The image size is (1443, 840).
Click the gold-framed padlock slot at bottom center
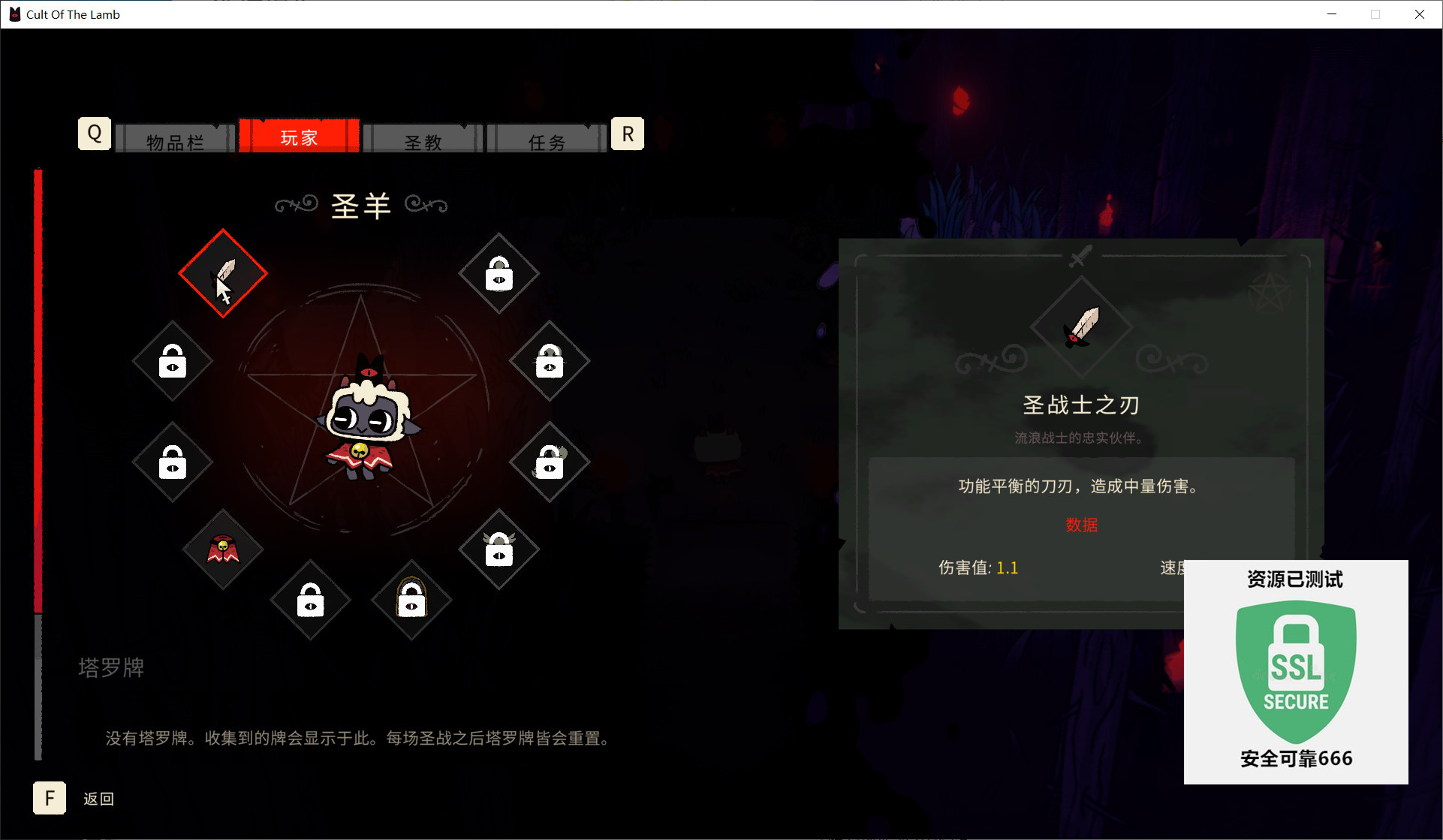(411, 600)
